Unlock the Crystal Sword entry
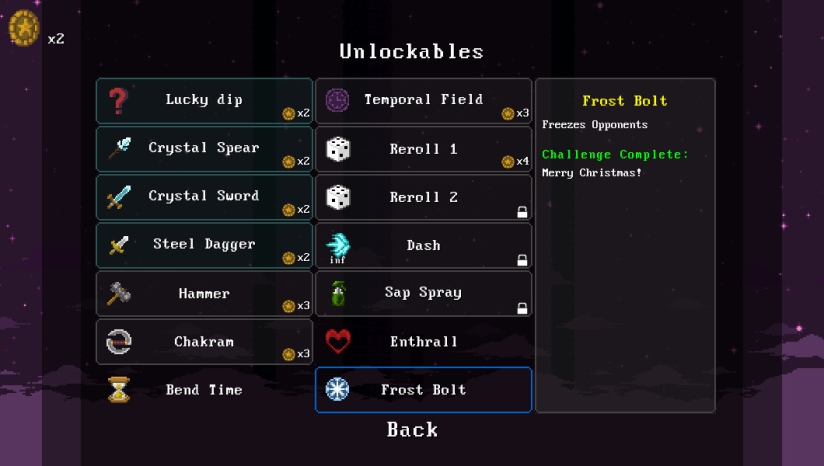Image resolution: width=824 pixels, height=466 pixels. pyautogui.click(x=204, y=196)
